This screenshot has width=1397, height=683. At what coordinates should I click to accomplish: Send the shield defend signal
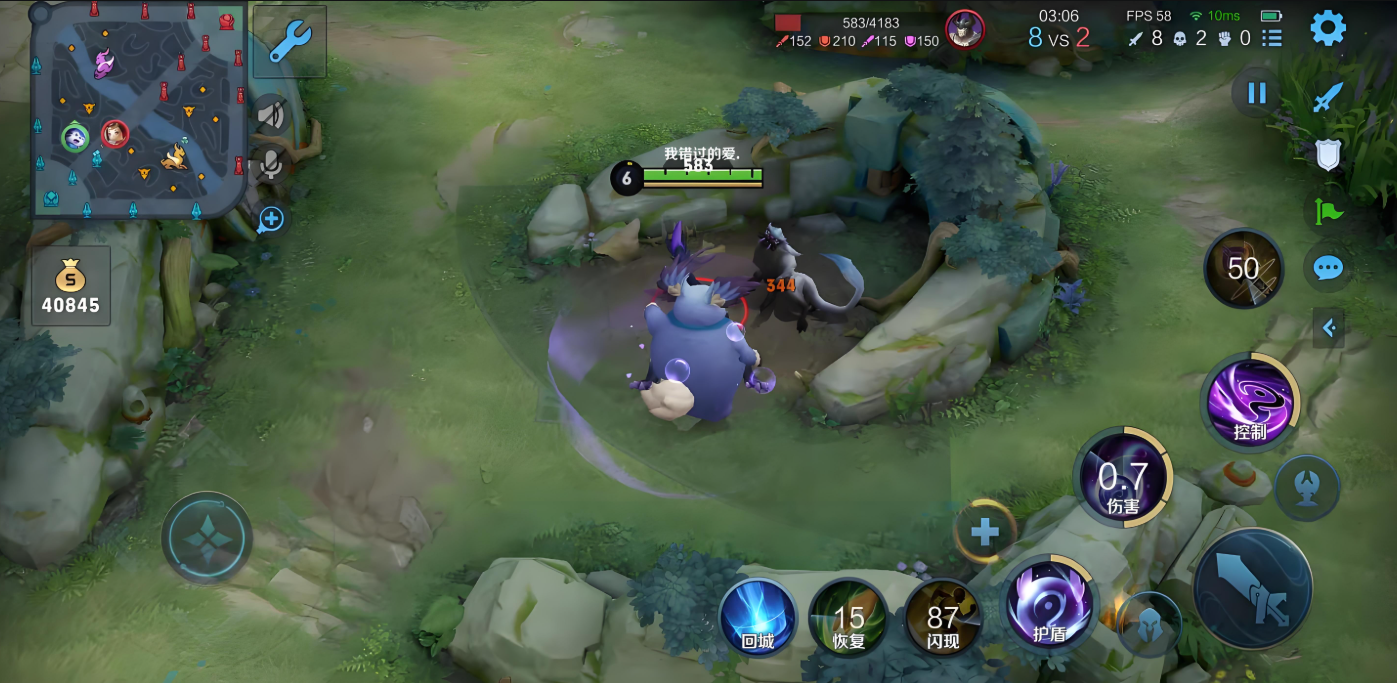pyautogui.click(x=1327, y=154)
